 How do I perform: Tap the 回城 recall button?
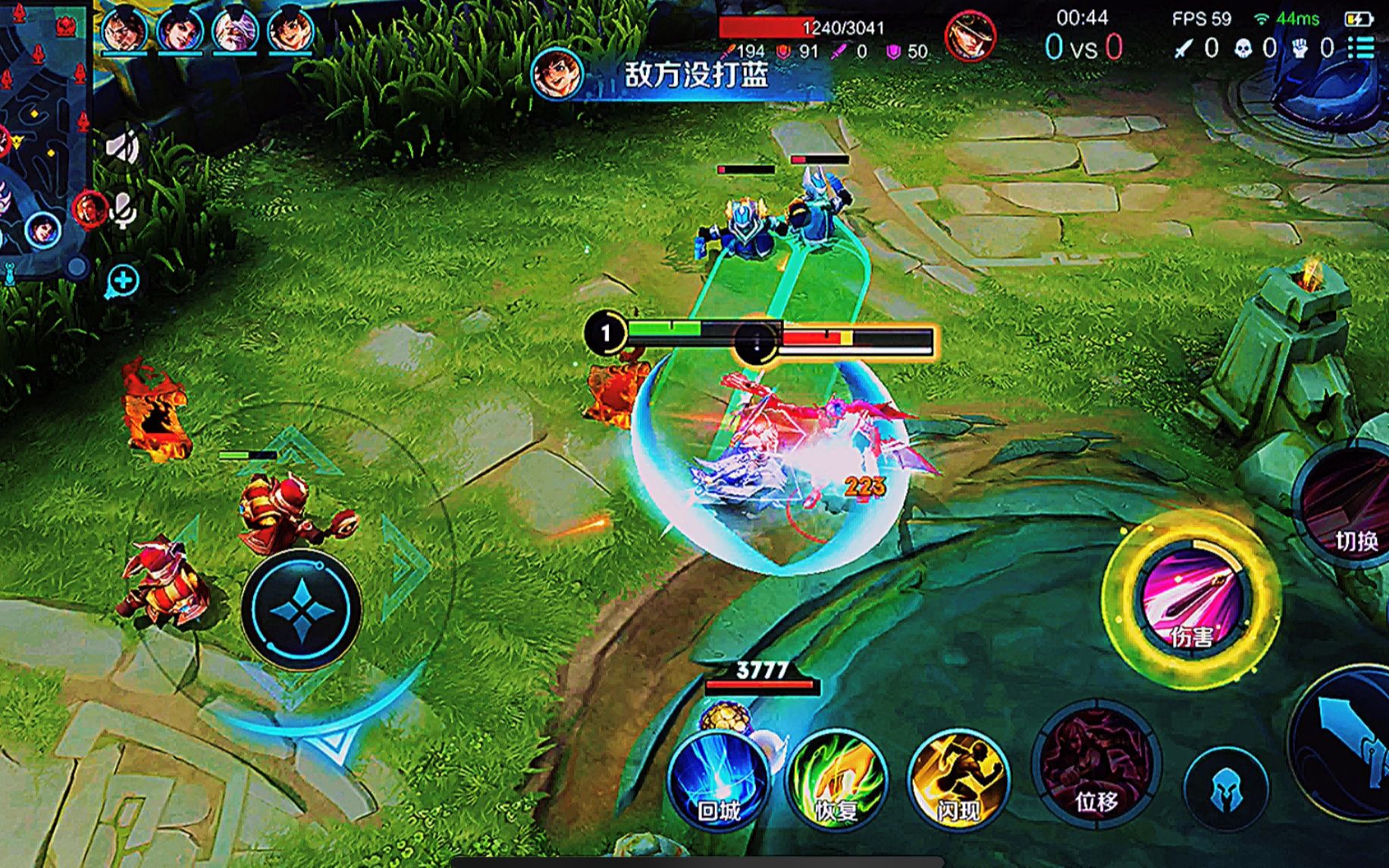717,781
